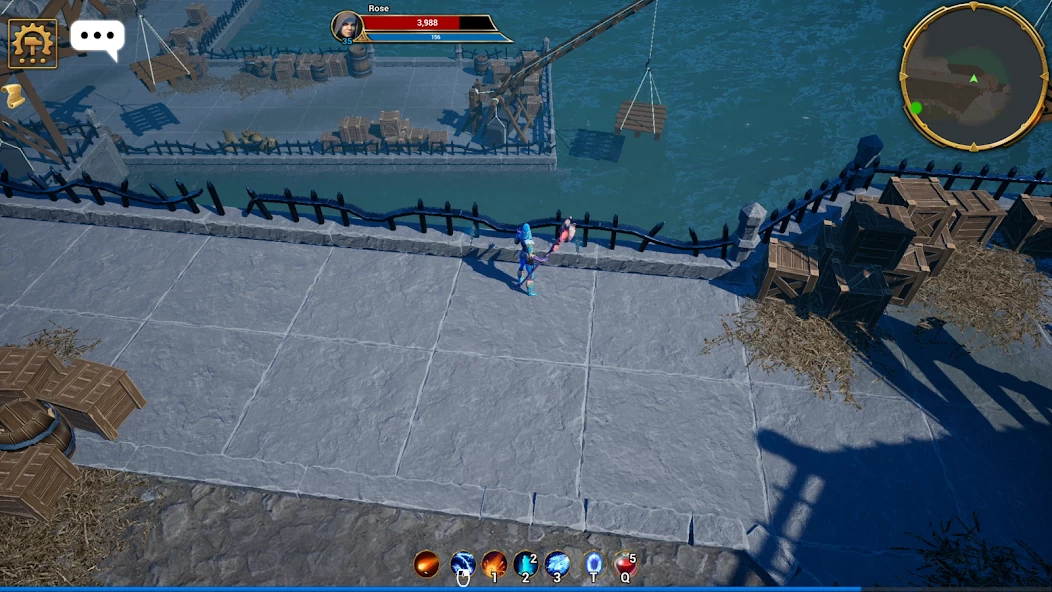Open the chat speech bubble

97,37
